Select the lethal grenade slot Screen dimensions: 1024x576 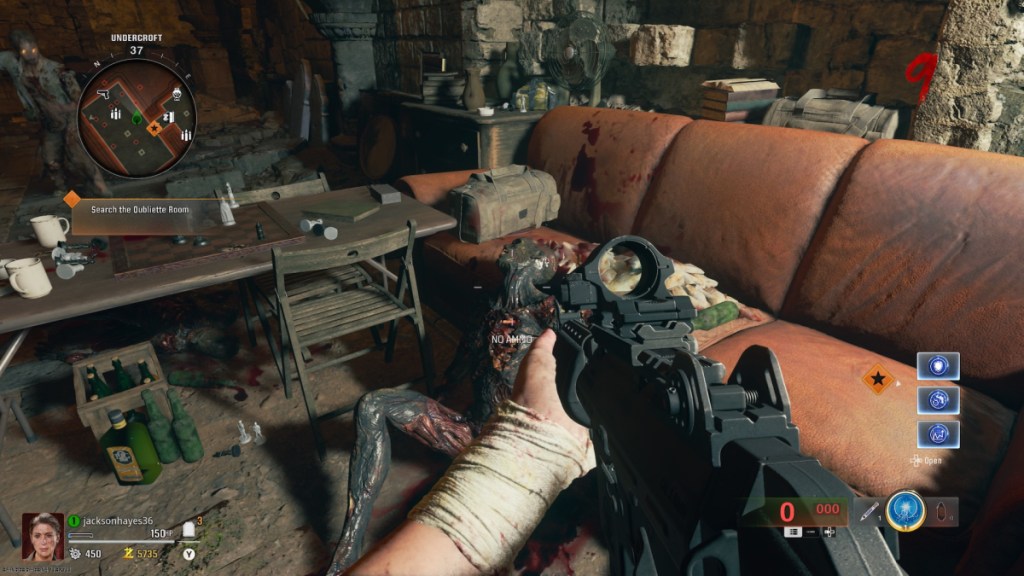tap(942, 512)
